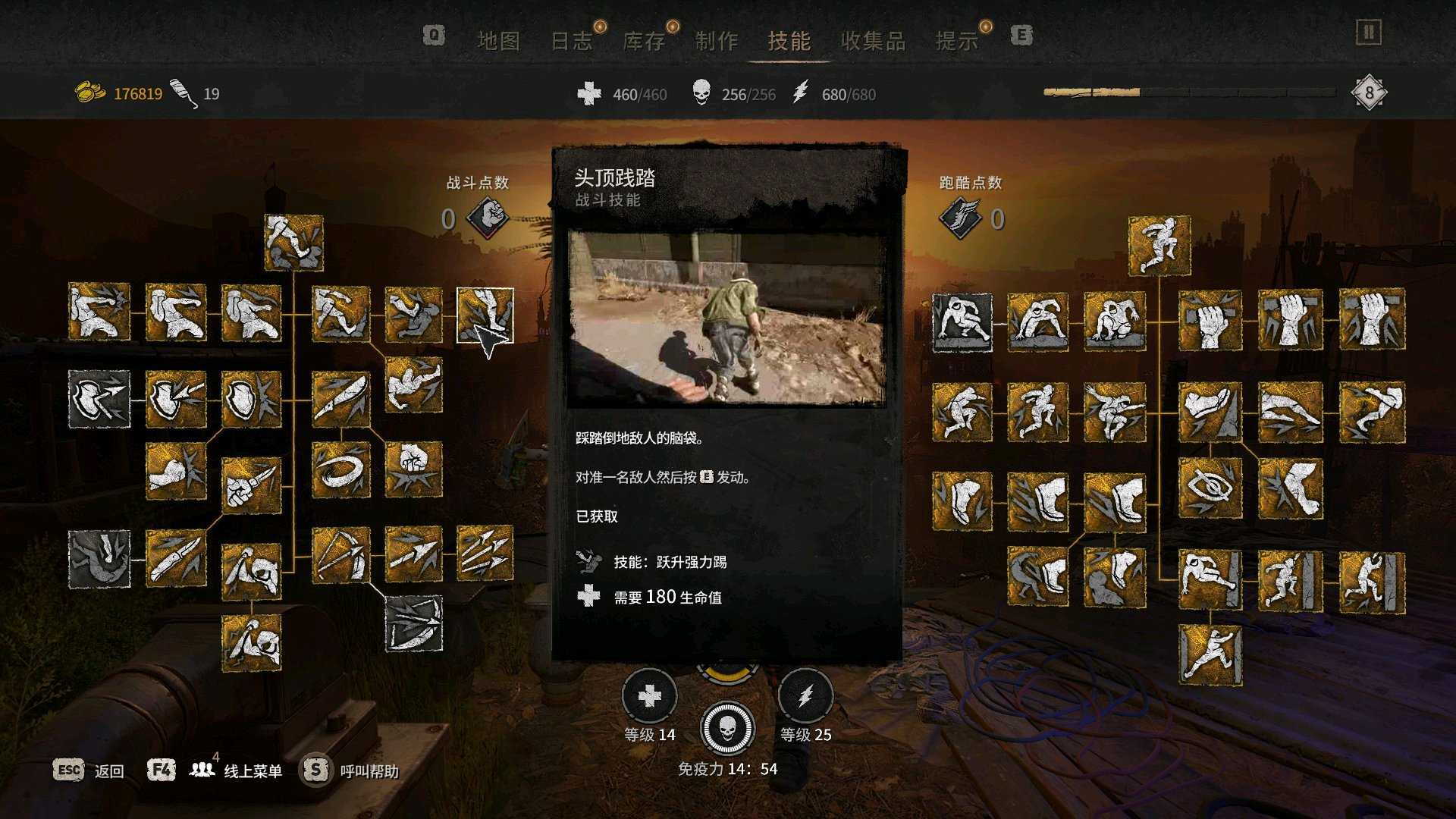Click 返回 to go back
Screen dimensions: 1456x819
click(108, 771)
